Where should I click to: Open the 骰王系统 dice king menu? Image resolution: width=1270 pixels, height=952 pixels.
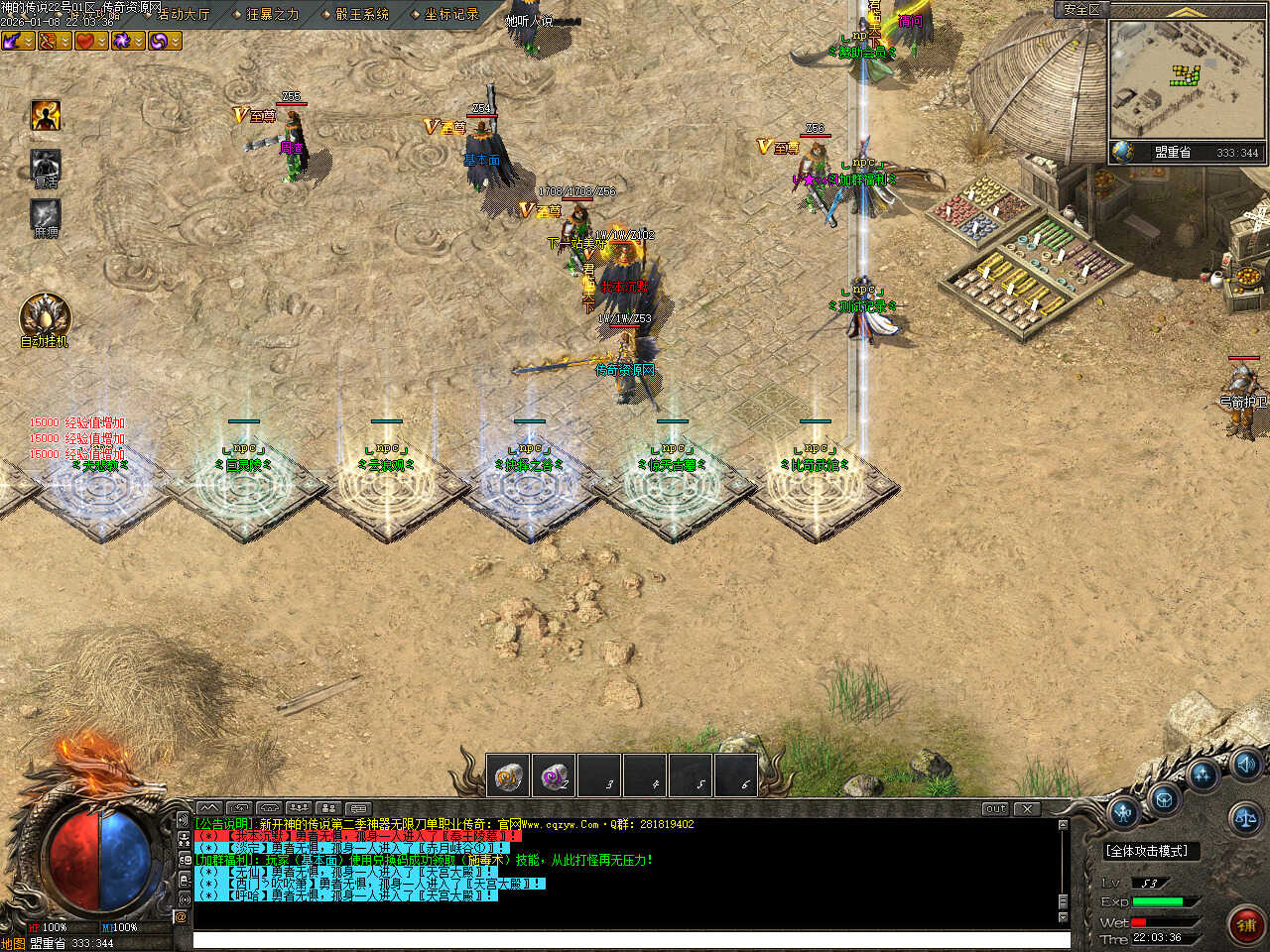point(361,14)
